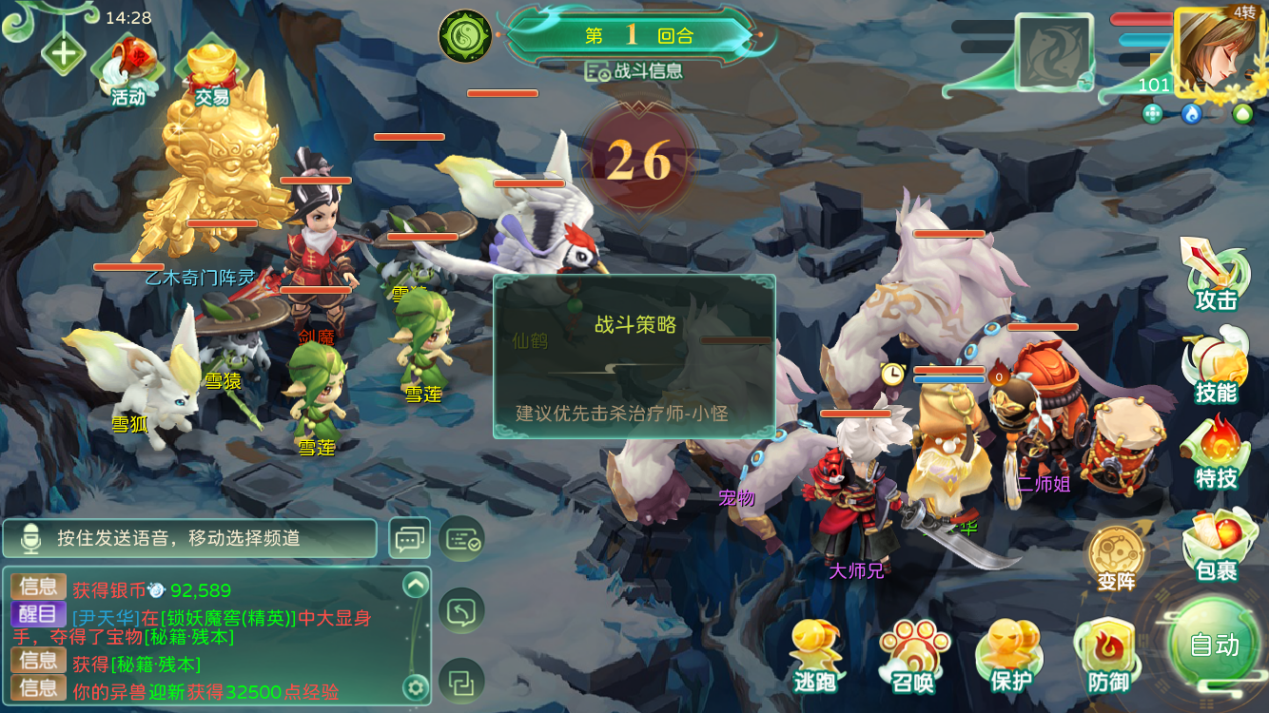Change formation with 变阵
Viewport: 1269px width, 713px height.
point(1116,556)
